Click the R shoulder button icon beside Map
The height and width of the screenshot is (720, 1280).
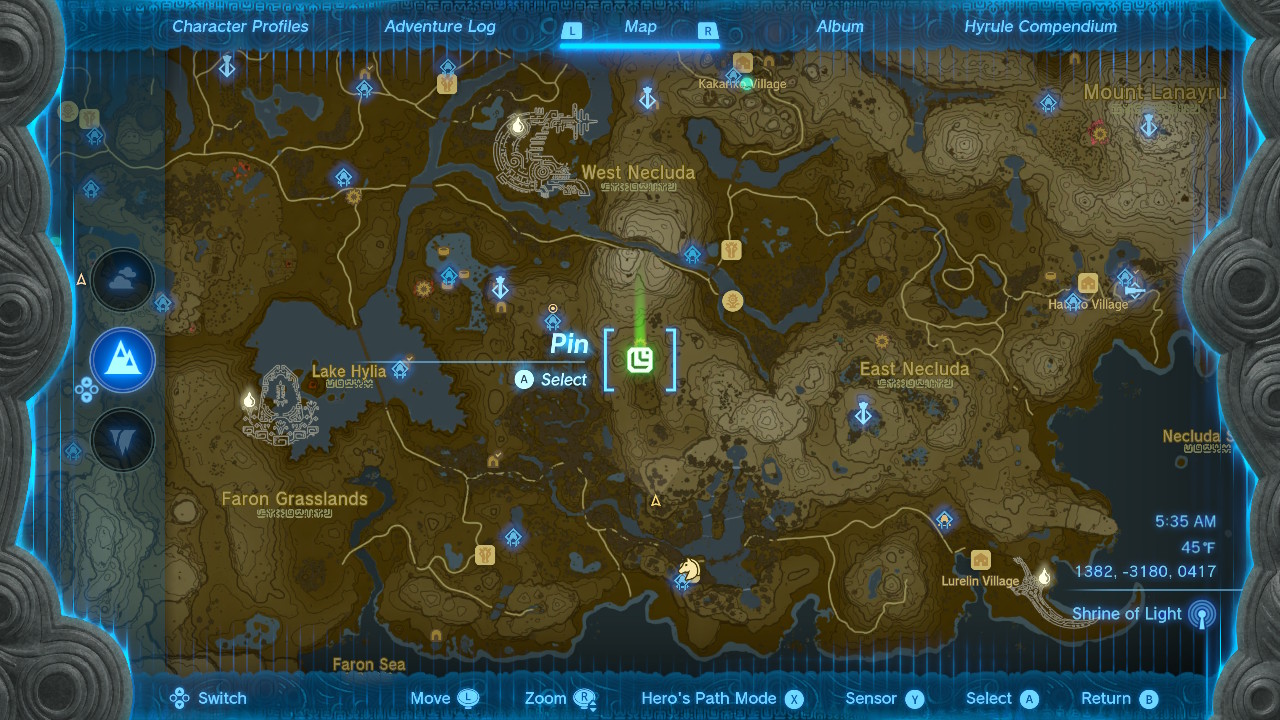[x=709, y=31]
